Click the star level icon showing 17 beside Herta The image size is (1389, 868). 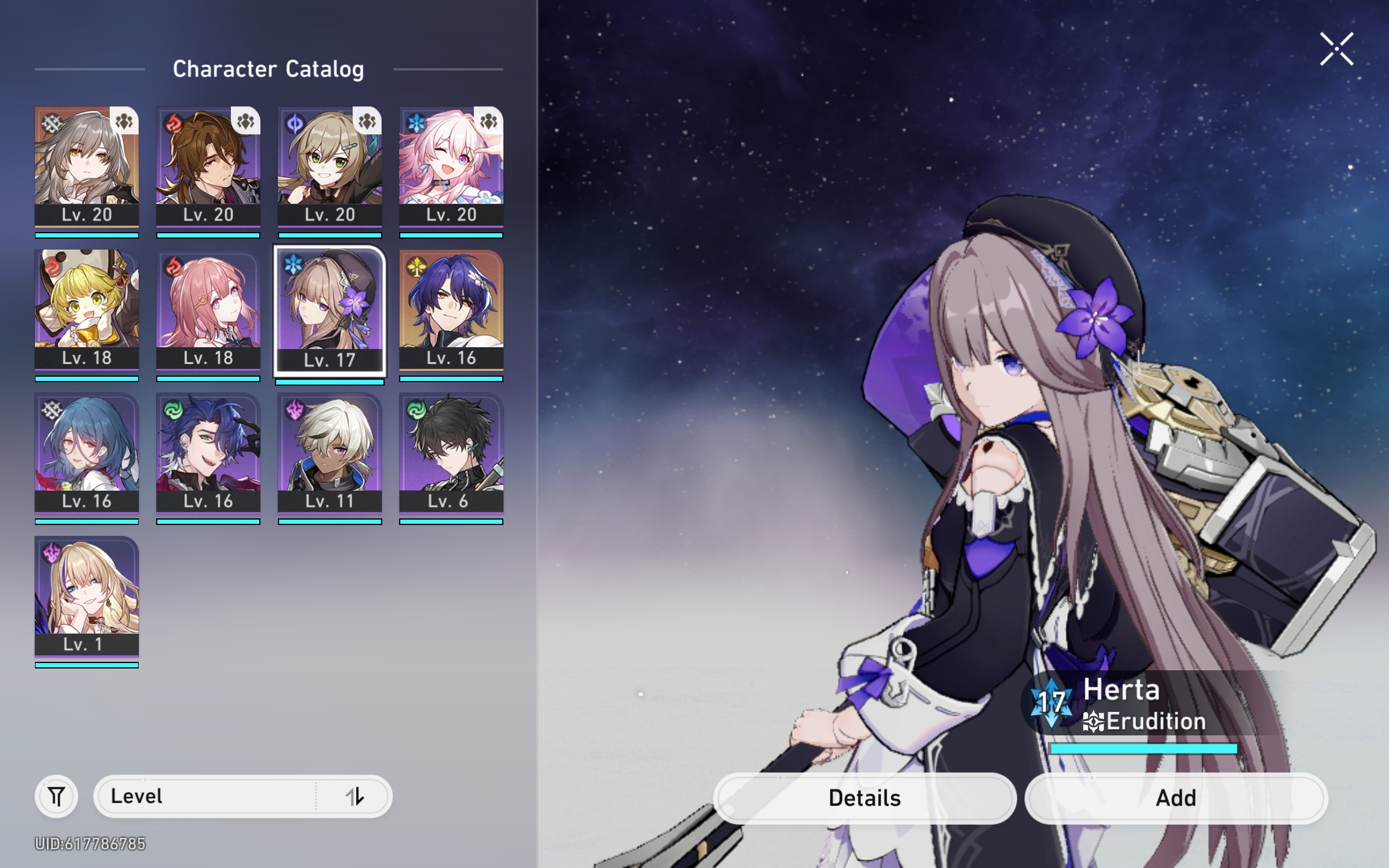click(1051, 702)
